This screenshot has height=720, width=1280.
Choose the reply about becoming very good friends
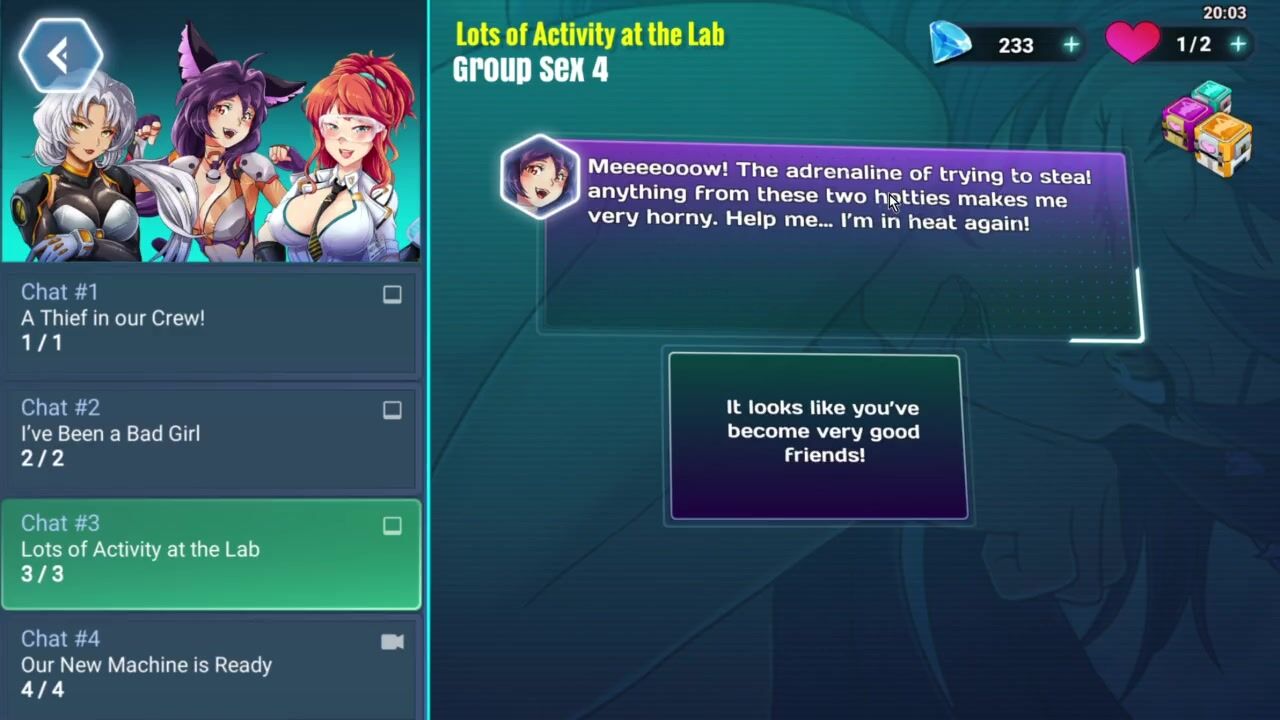(x=818, y=436)
